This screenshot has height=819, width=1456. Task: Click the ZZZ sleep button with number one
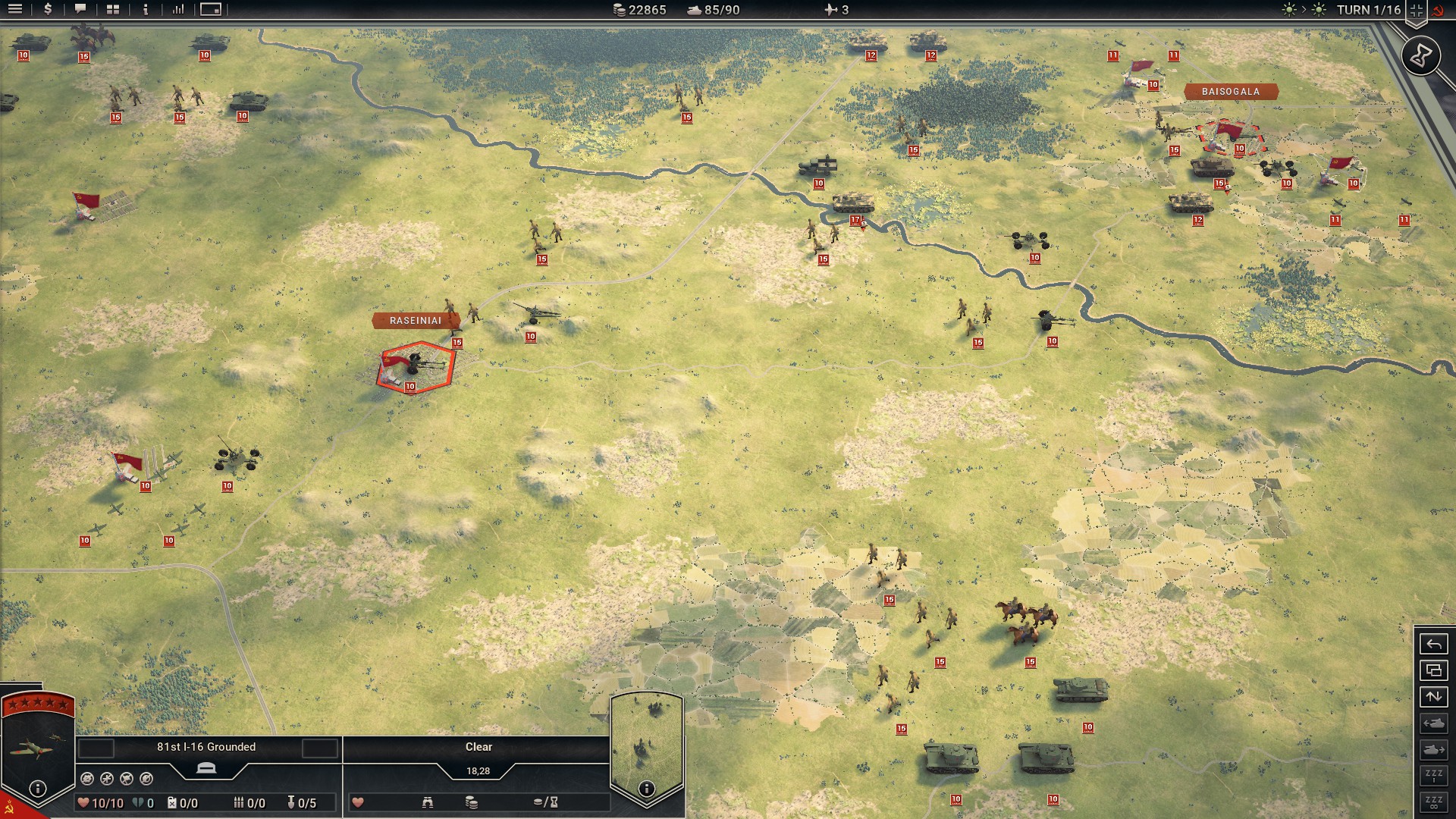pyautogui.click(x=1433, y=776)
